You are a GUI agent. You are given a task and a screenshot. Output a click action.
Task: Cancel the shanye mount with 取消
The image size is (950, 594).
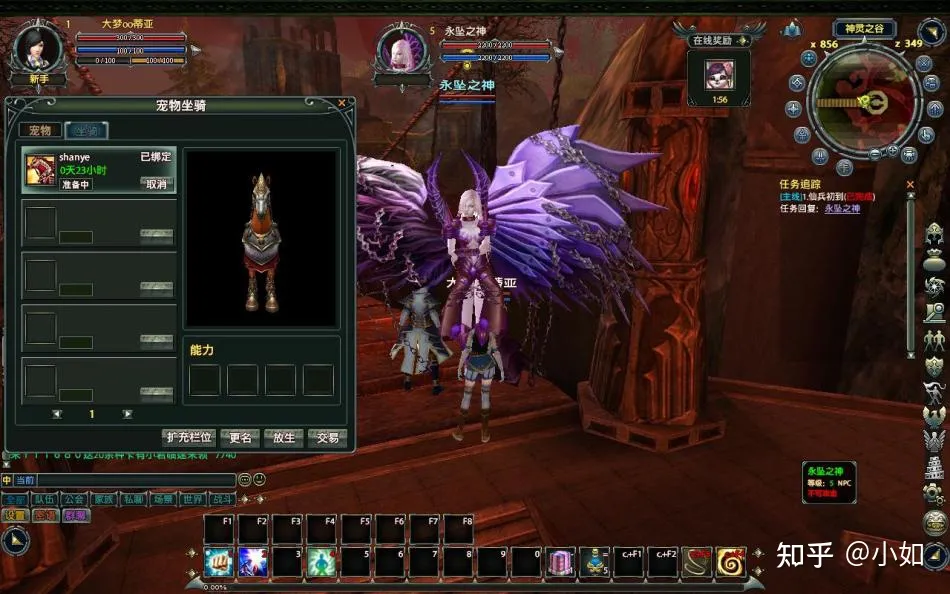click(156, 184)
